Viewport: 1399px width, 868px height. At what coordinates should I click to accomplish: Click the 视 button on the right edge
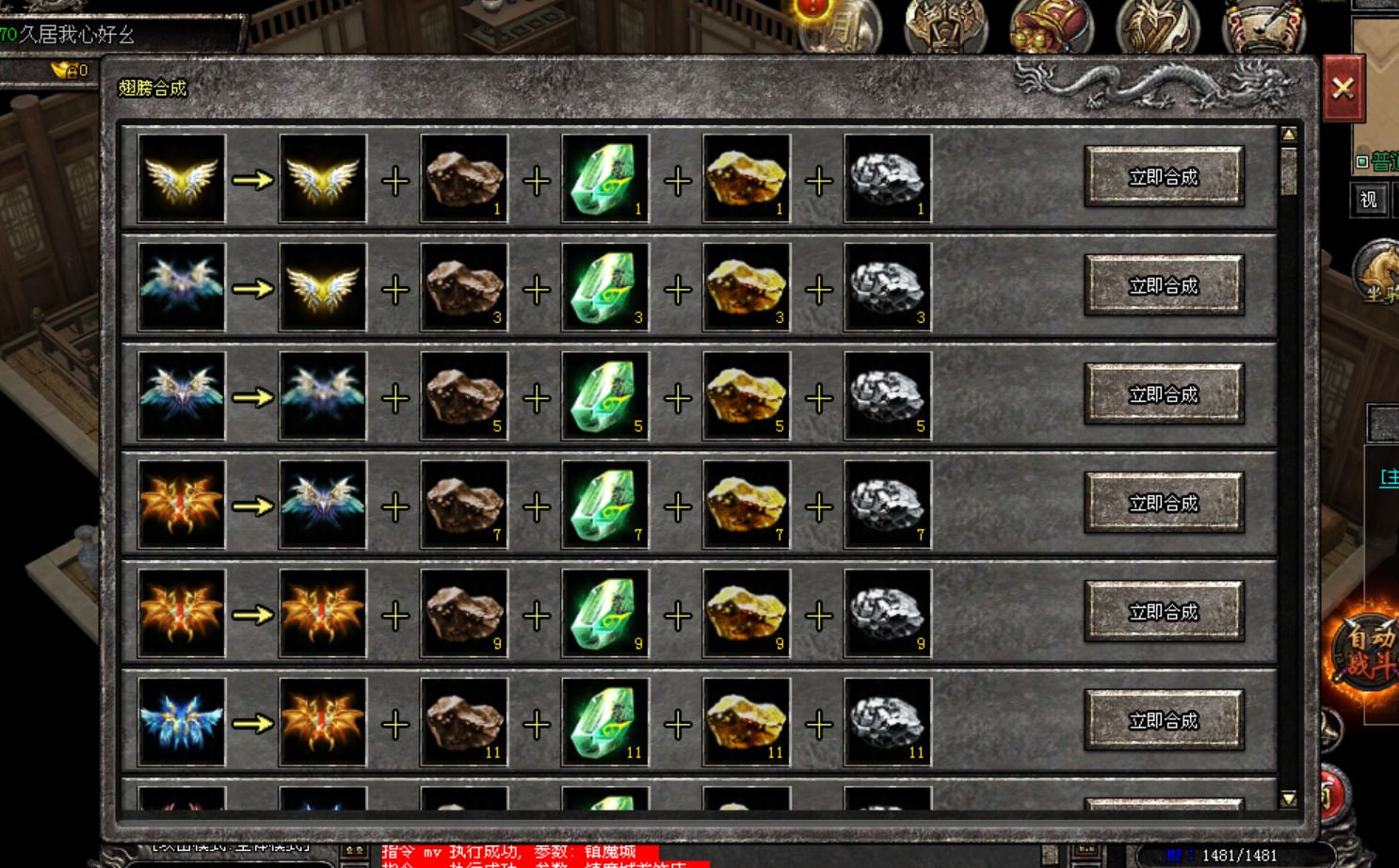(x=1369, y=200)
